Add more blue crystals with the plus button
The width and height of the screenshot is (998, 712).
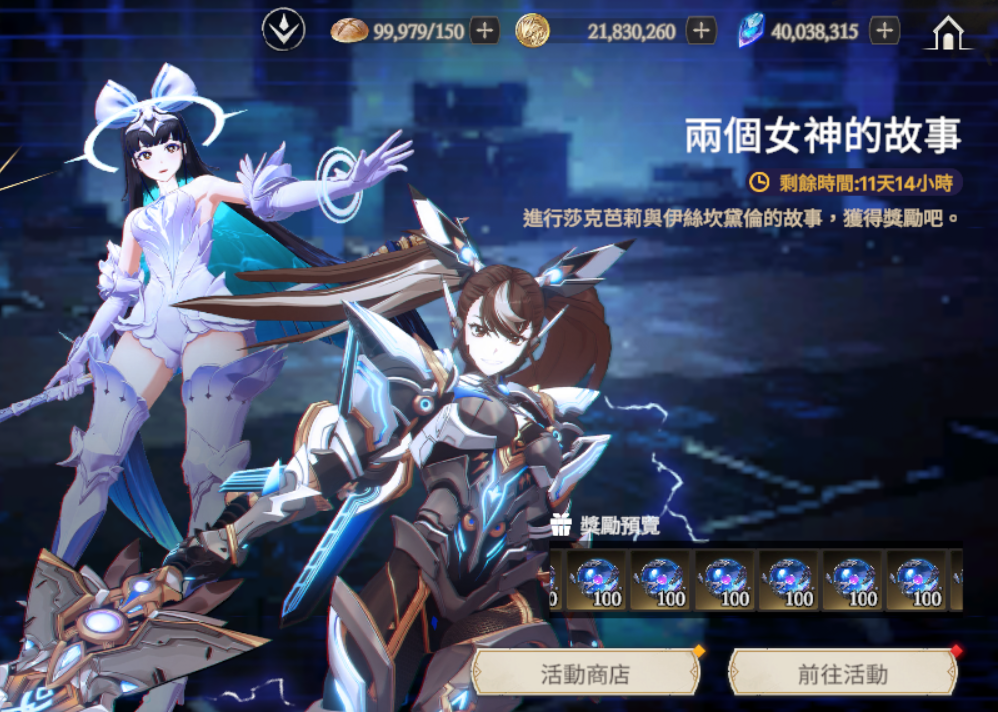[x=884, y=31]
